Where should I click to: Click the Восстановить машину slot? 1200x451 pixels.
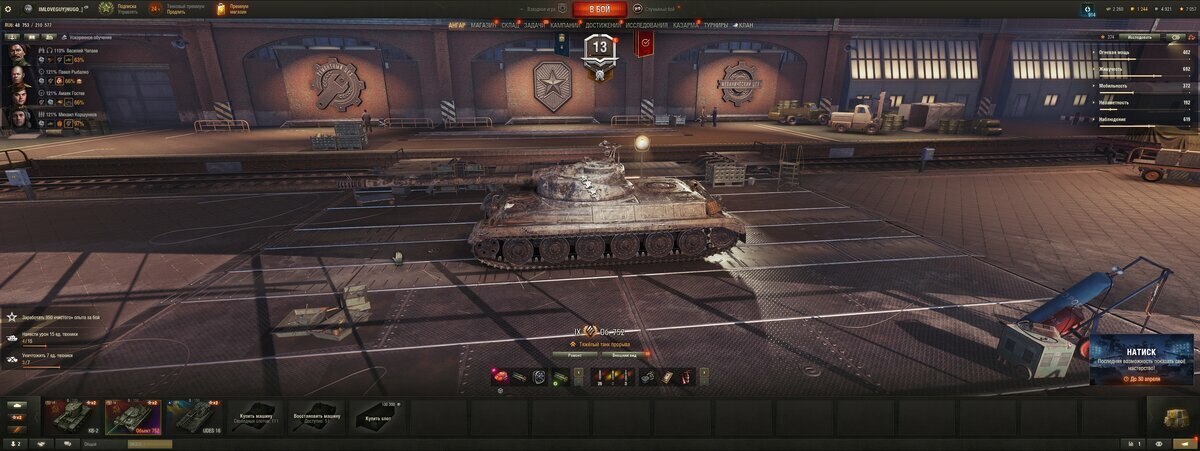(x=316, y=416)
